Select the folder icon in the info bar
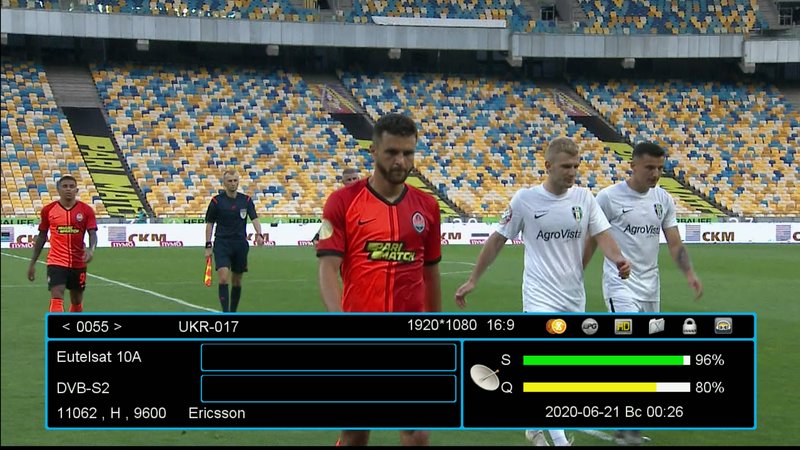The width and height of the screenshot is (800, 450). pyautogui.click(x=656, y=326)
